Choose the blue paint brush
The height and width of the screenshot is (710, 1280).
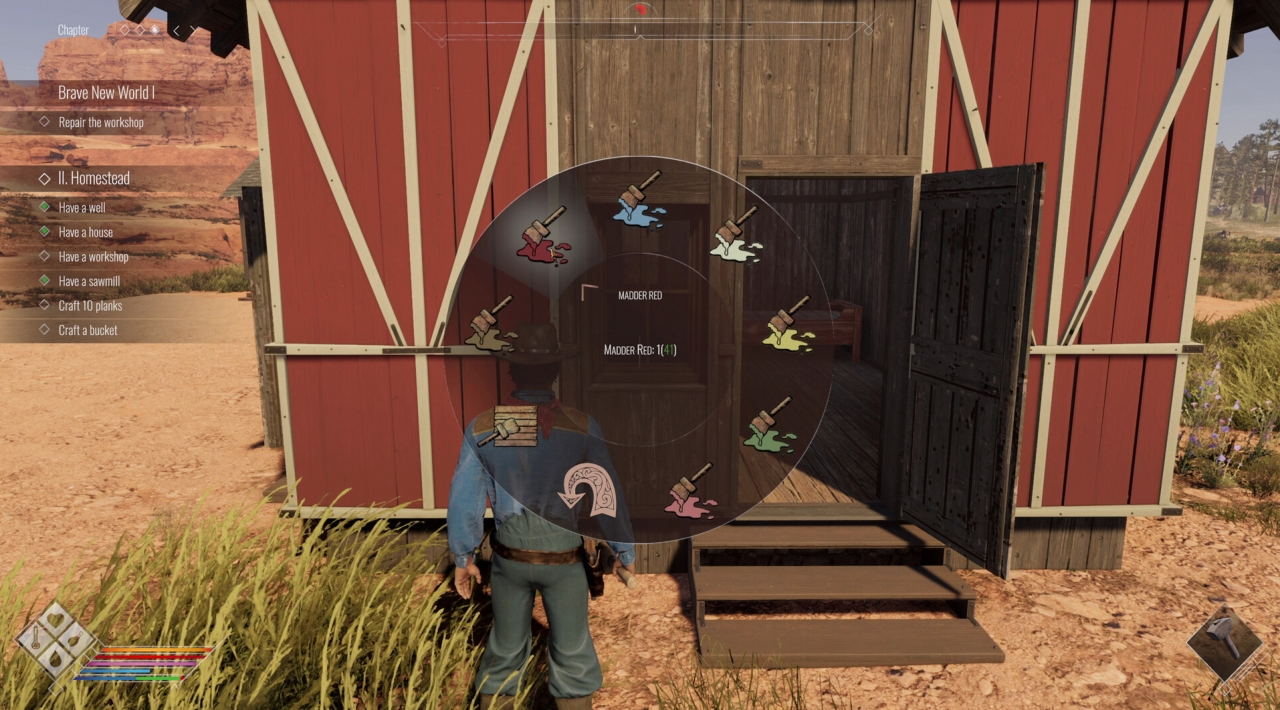[639, 201]
